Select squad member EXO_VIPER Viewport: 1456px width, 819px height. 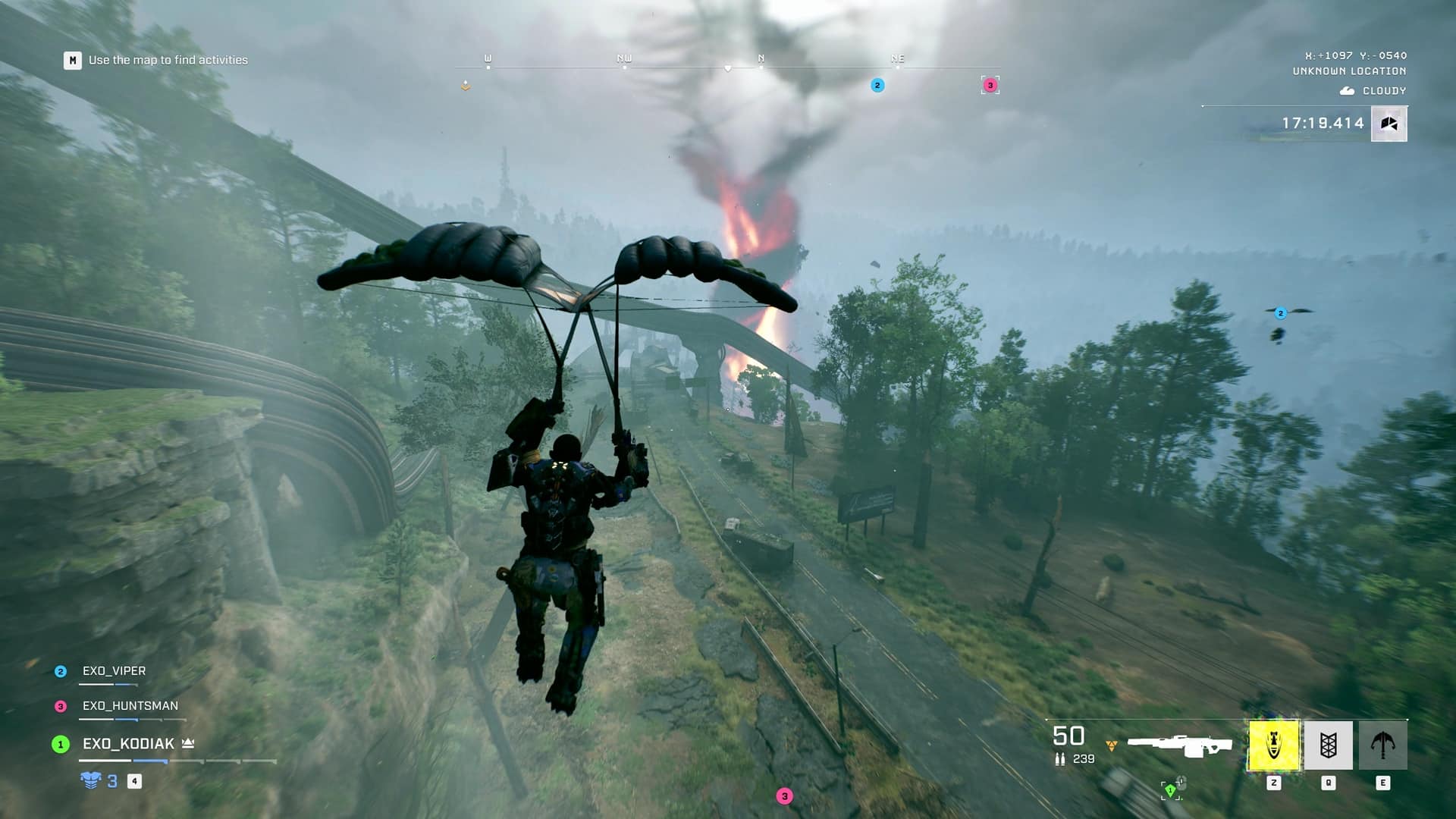coord(114,671)
